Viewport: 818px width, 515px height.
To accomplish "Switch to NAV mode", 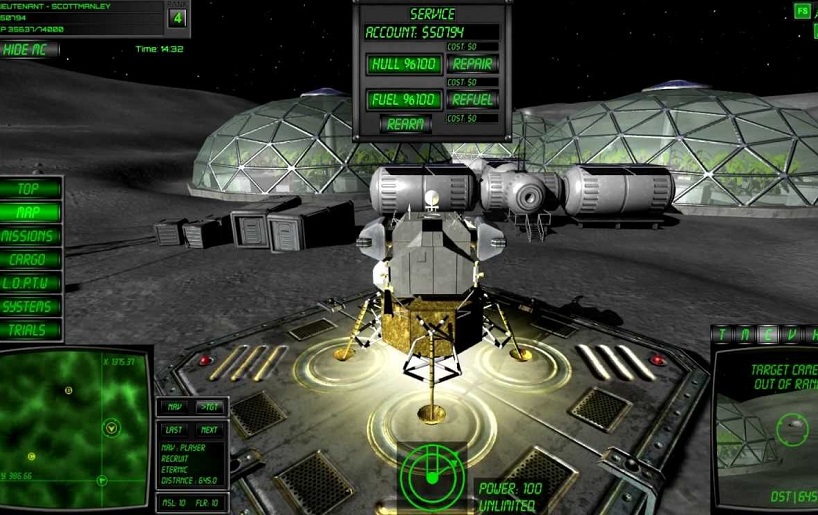I will tap(175, 407).
